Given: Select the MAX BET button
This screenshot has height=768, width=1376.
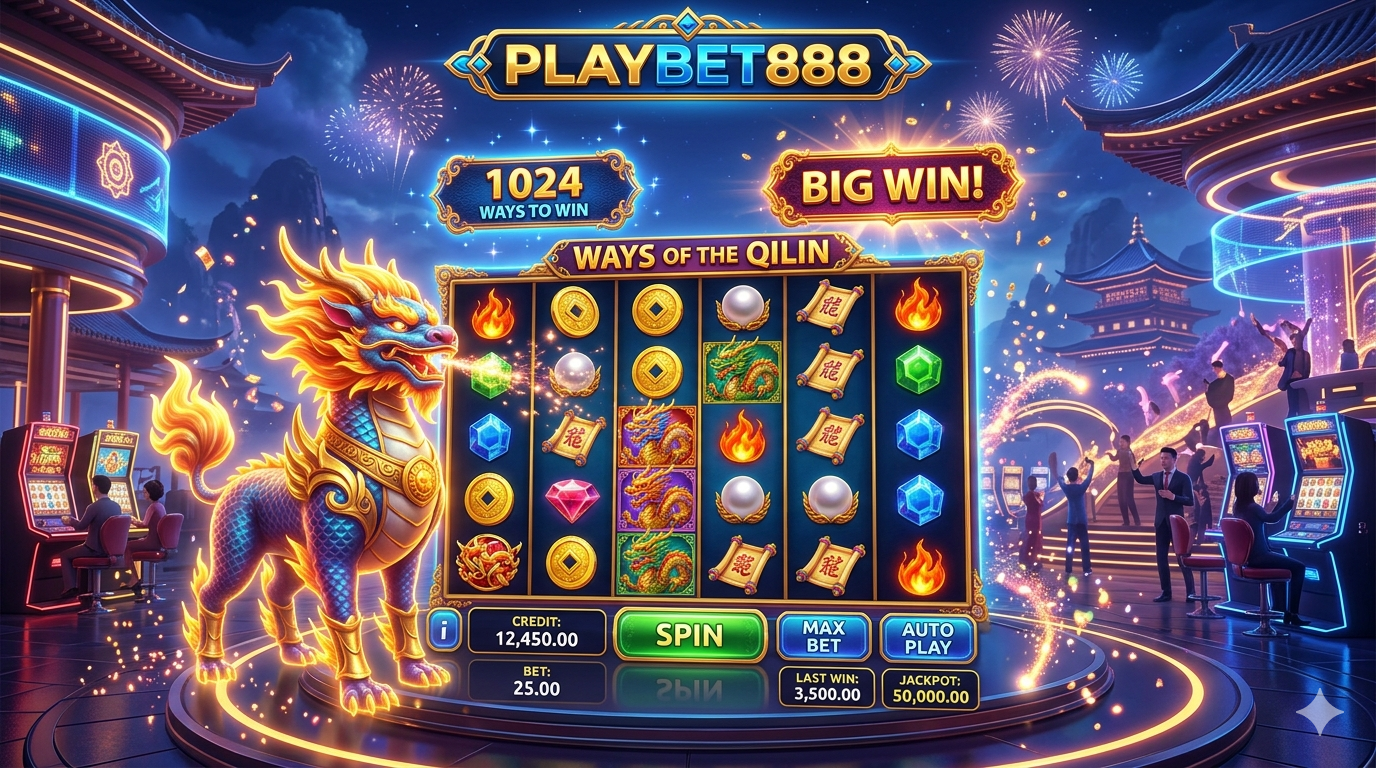Looking at the screenshot, I should pos(823,637).
